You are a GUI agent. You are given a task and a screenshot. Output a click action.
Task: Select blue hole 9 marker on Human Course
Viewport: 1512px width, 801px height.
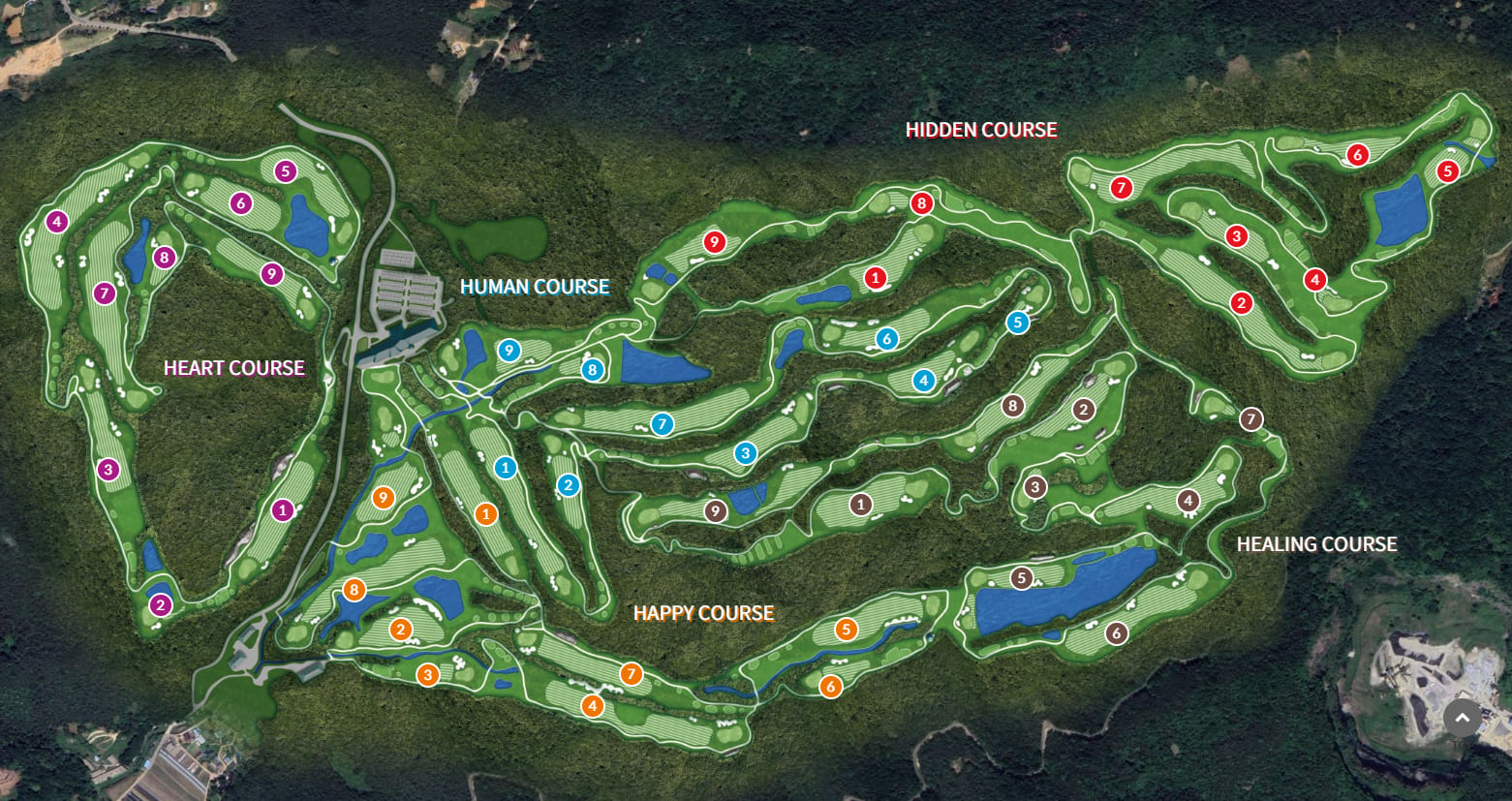(x=509, y=351)
